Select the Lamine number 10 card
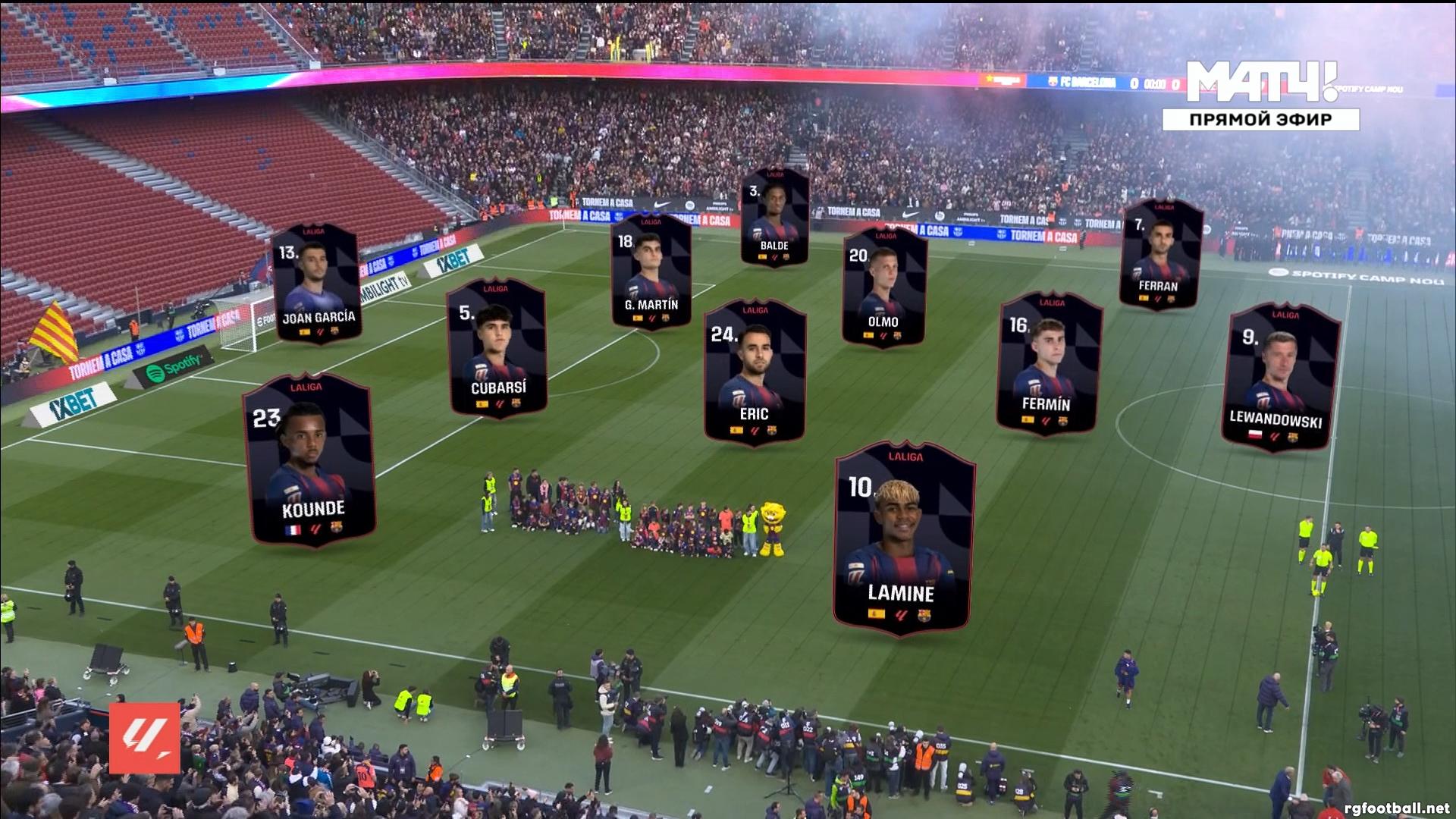The image size is (1456, 819). 903,538
